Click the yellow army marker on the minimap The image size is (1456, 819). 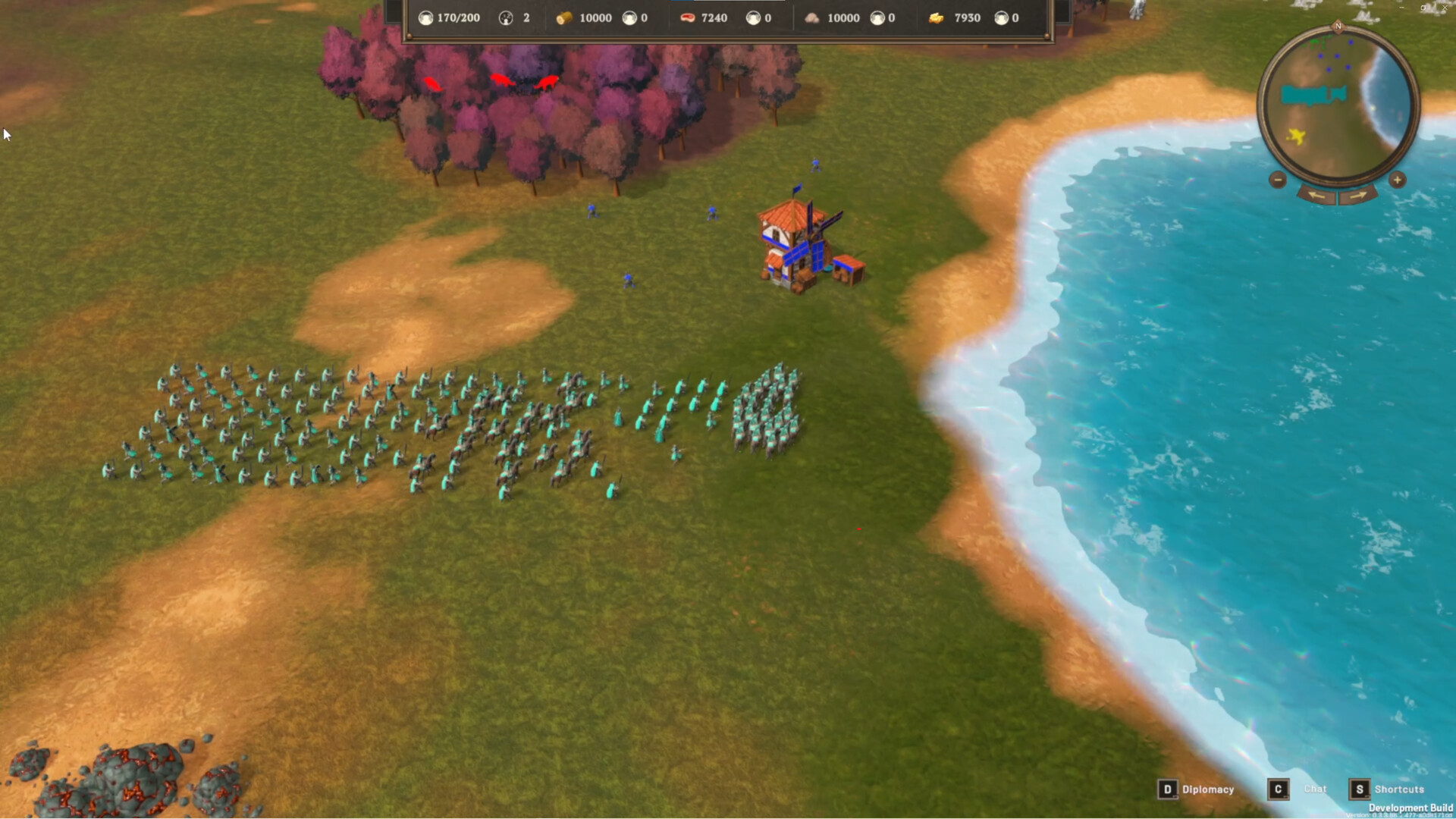[1296, 136]
